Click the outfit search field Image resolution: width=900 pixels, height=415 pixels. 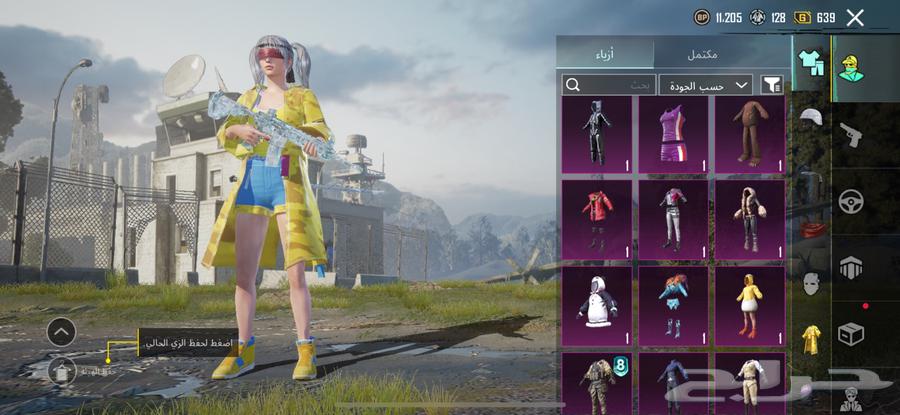click(609, 85)
